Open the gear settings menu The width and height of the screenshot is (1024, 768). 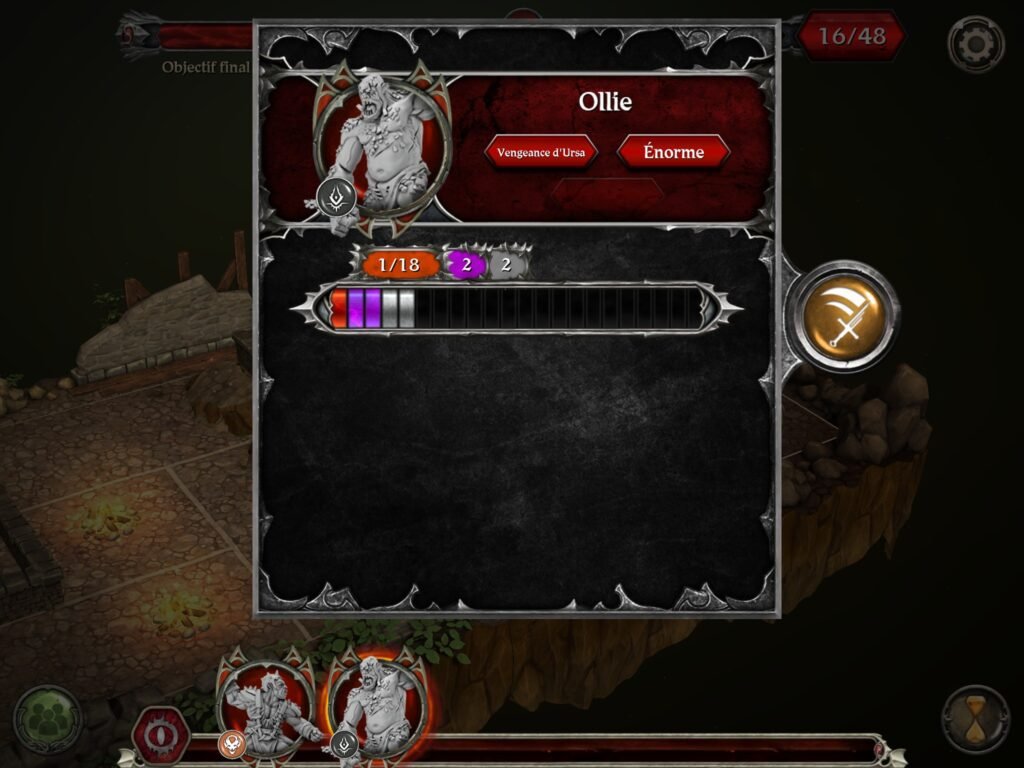(975, 43)
